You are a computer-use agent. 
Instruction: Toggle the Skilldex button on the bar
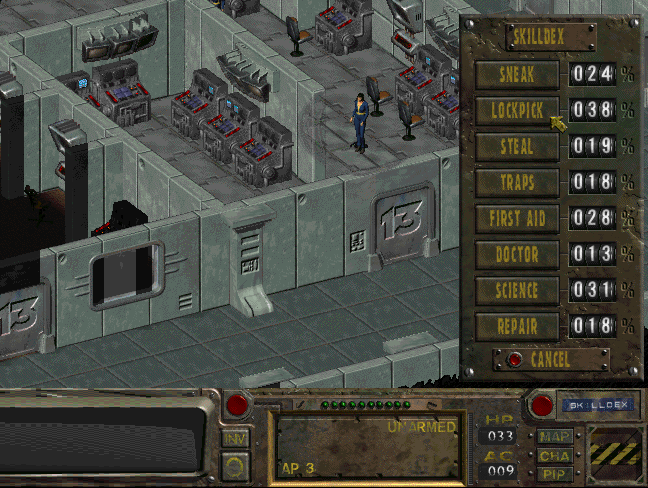click(597, 405)
